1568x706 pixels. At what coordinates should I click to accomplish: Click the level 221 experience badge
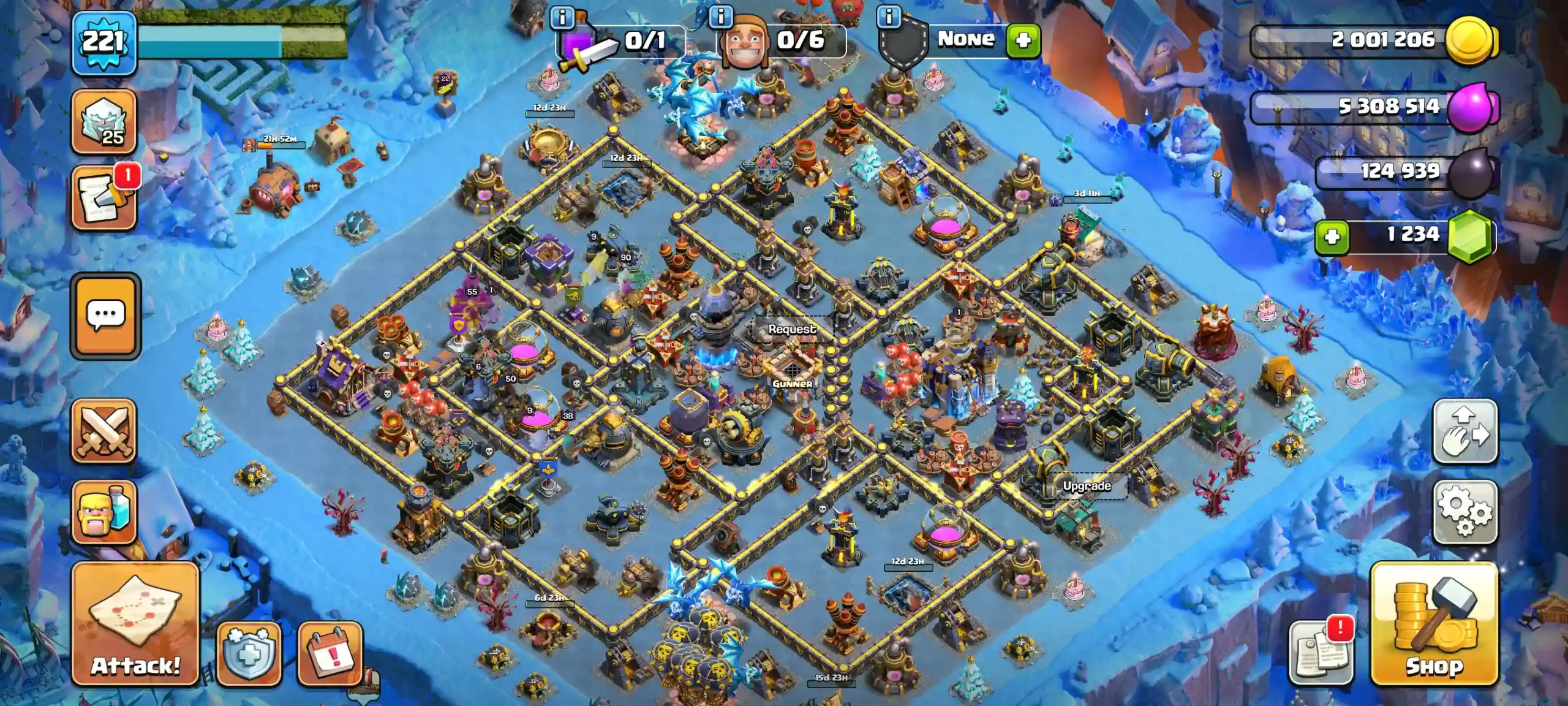(x=104, y=43)
